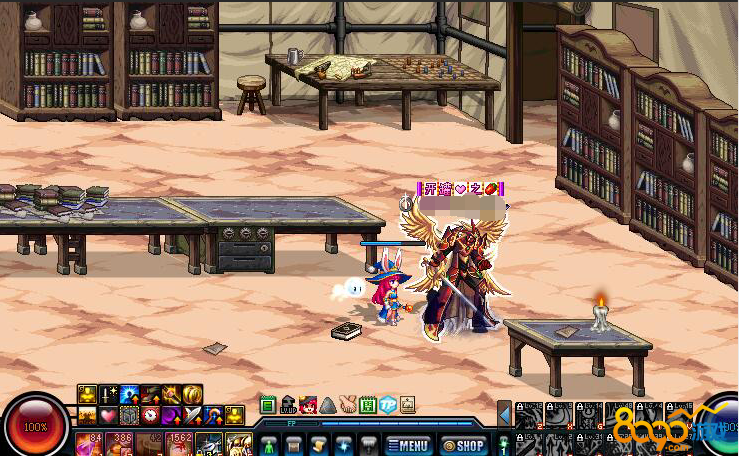
Task: Use the quick slot item with count 386
Action: 122,443
